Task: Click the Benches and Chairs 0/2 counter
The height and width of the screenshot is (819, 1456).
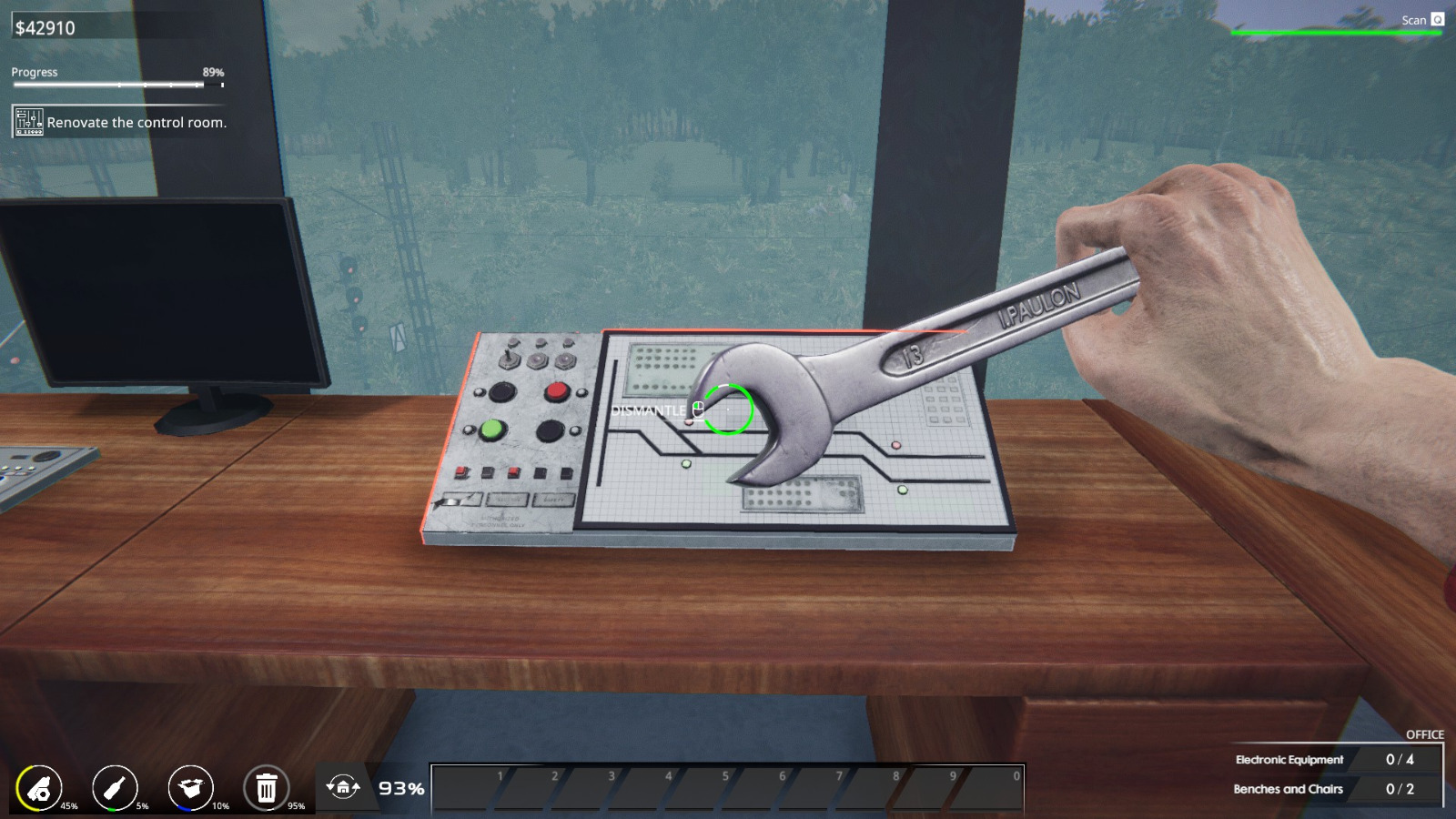Action: click(x=1338, y=789)
